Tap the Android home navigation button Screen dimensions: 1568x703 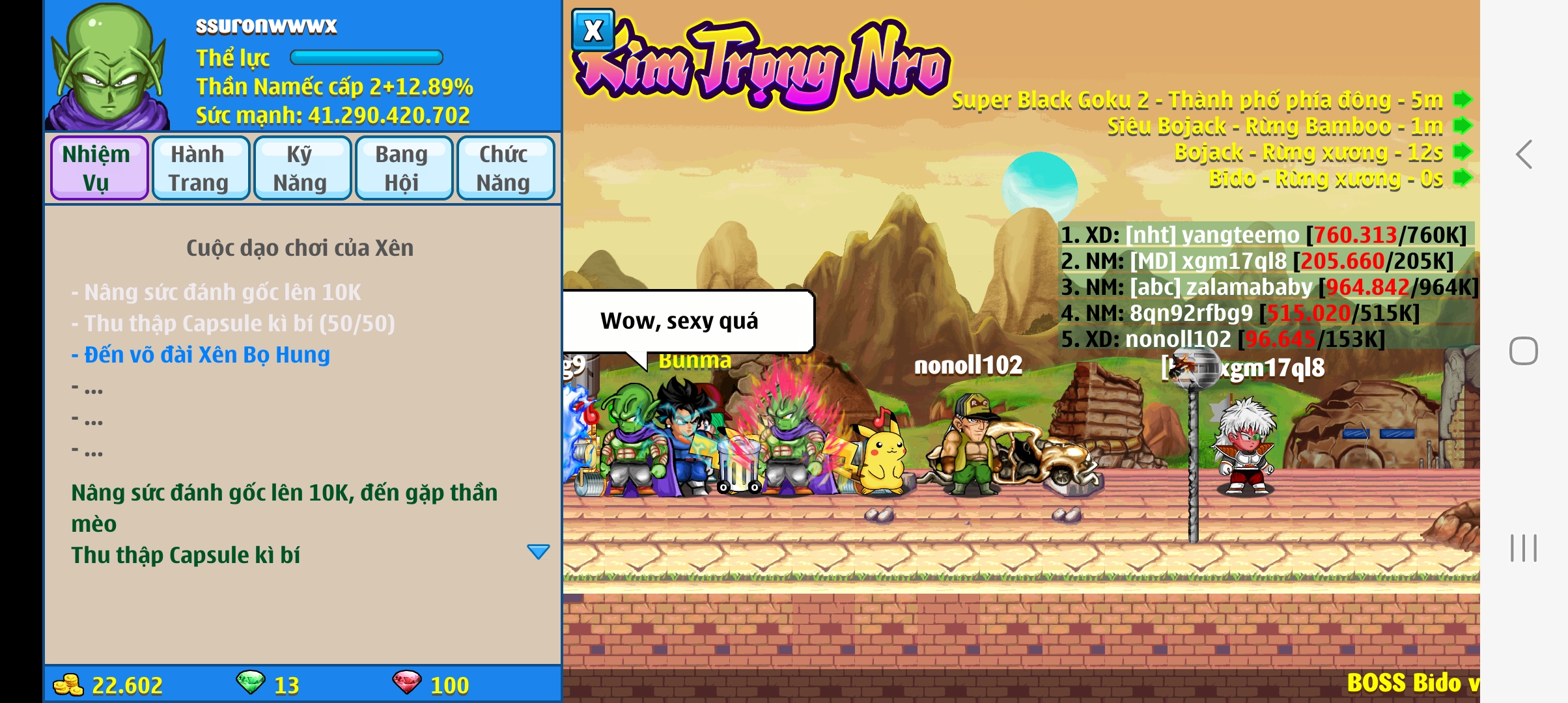pyautogui.click(x=1524, y=351)
